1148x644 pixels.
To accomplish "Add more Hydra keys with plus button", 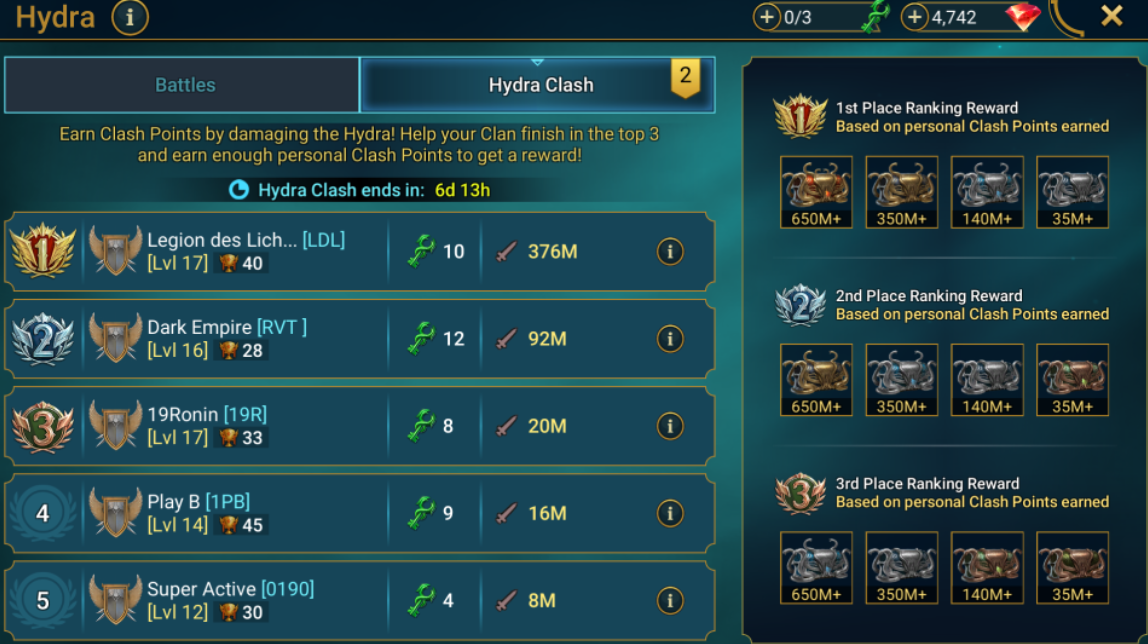I will 767,17.
